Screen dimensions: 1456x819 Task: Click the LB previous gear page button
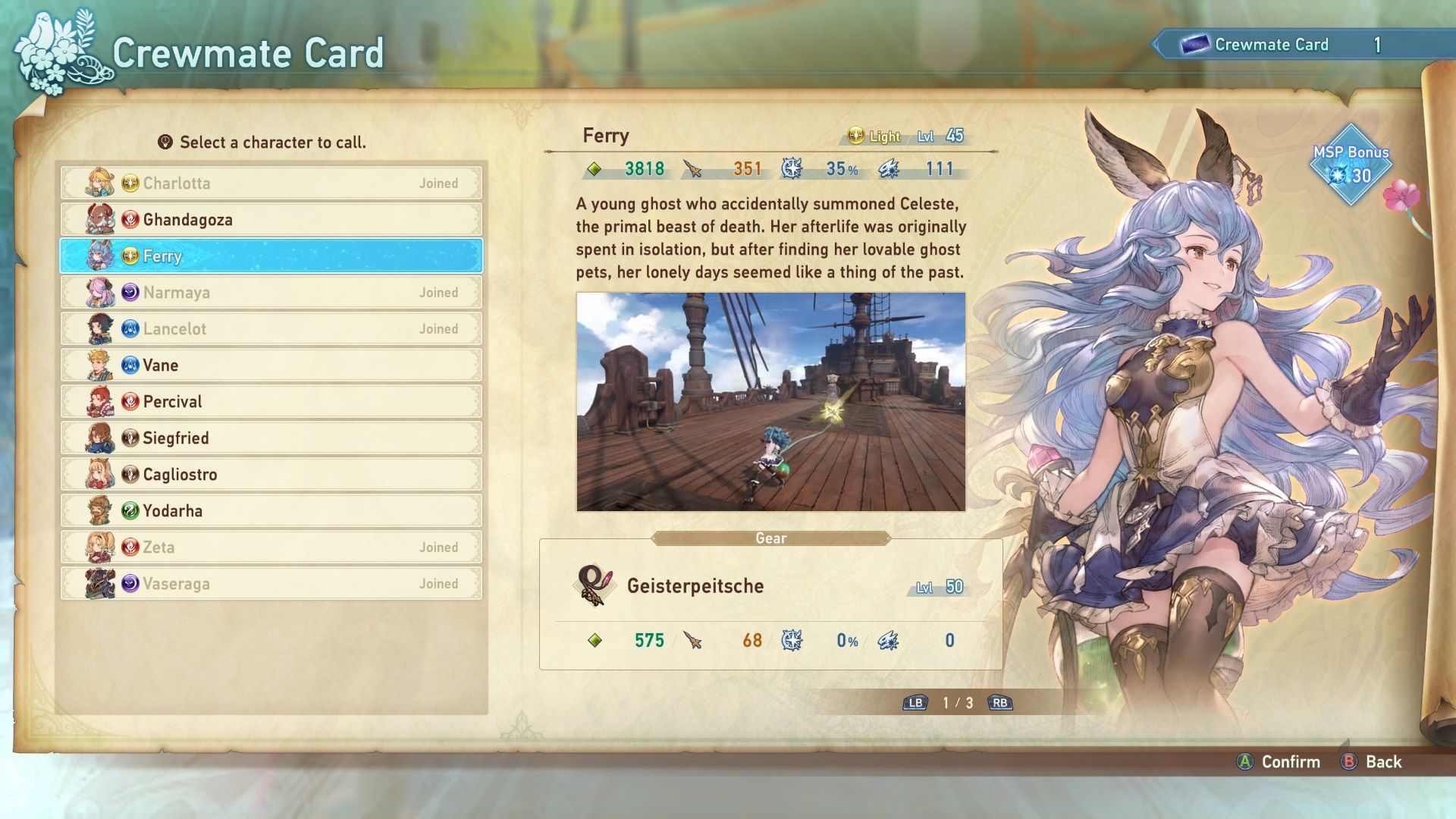917,703
